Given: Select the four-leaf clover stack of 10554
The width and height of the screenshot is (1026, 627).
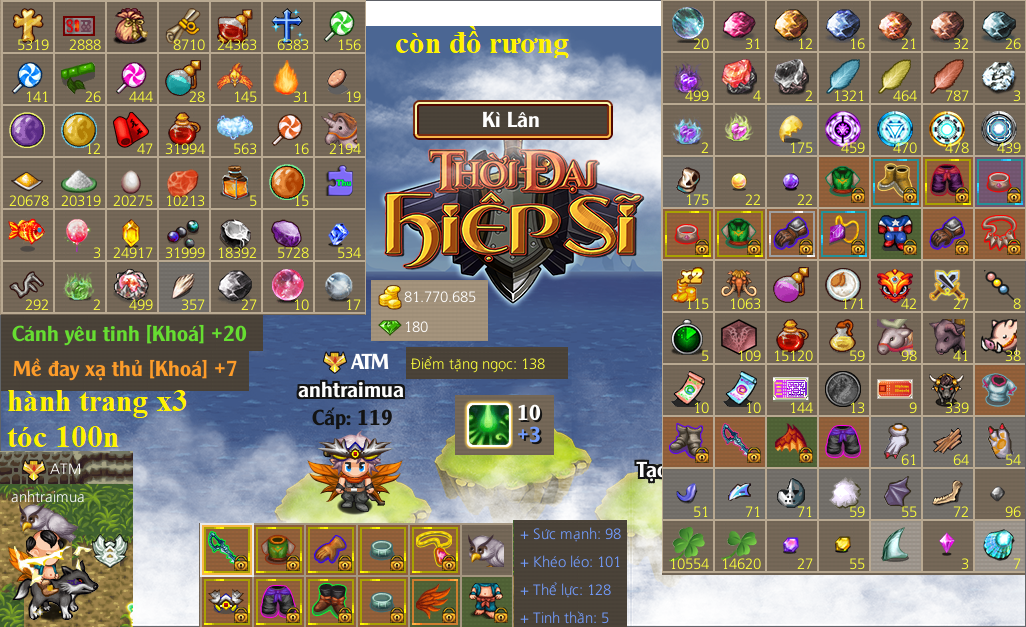Looking at the screenshot, I should click(688, 546).
